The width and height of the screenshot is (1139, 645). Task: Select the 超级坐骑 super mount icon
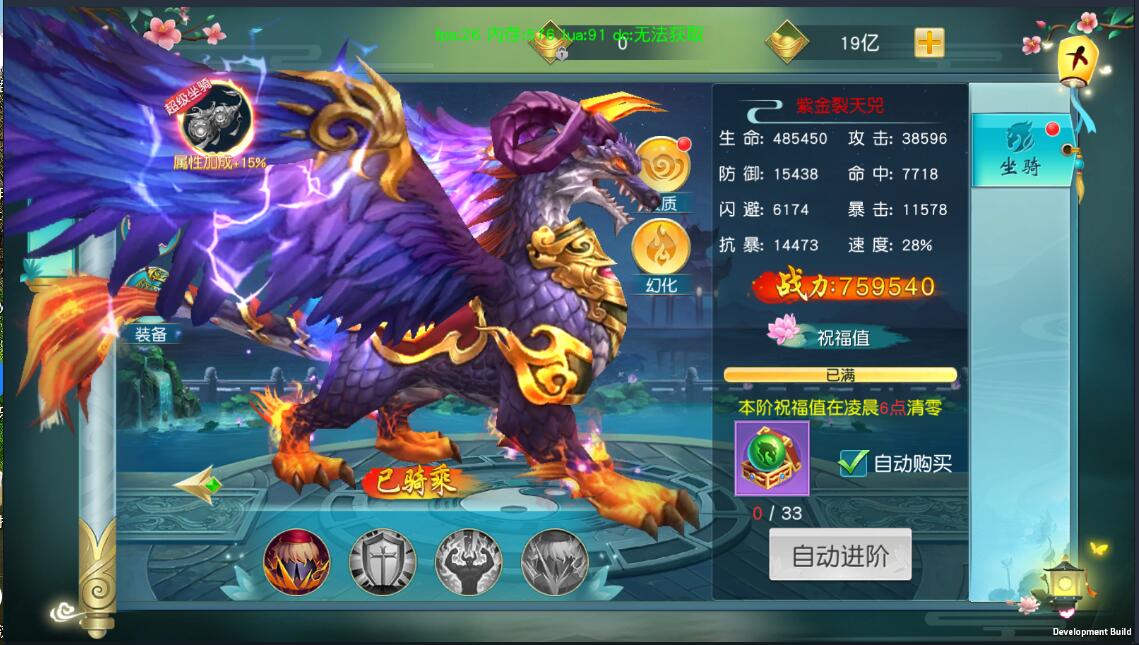215,118
